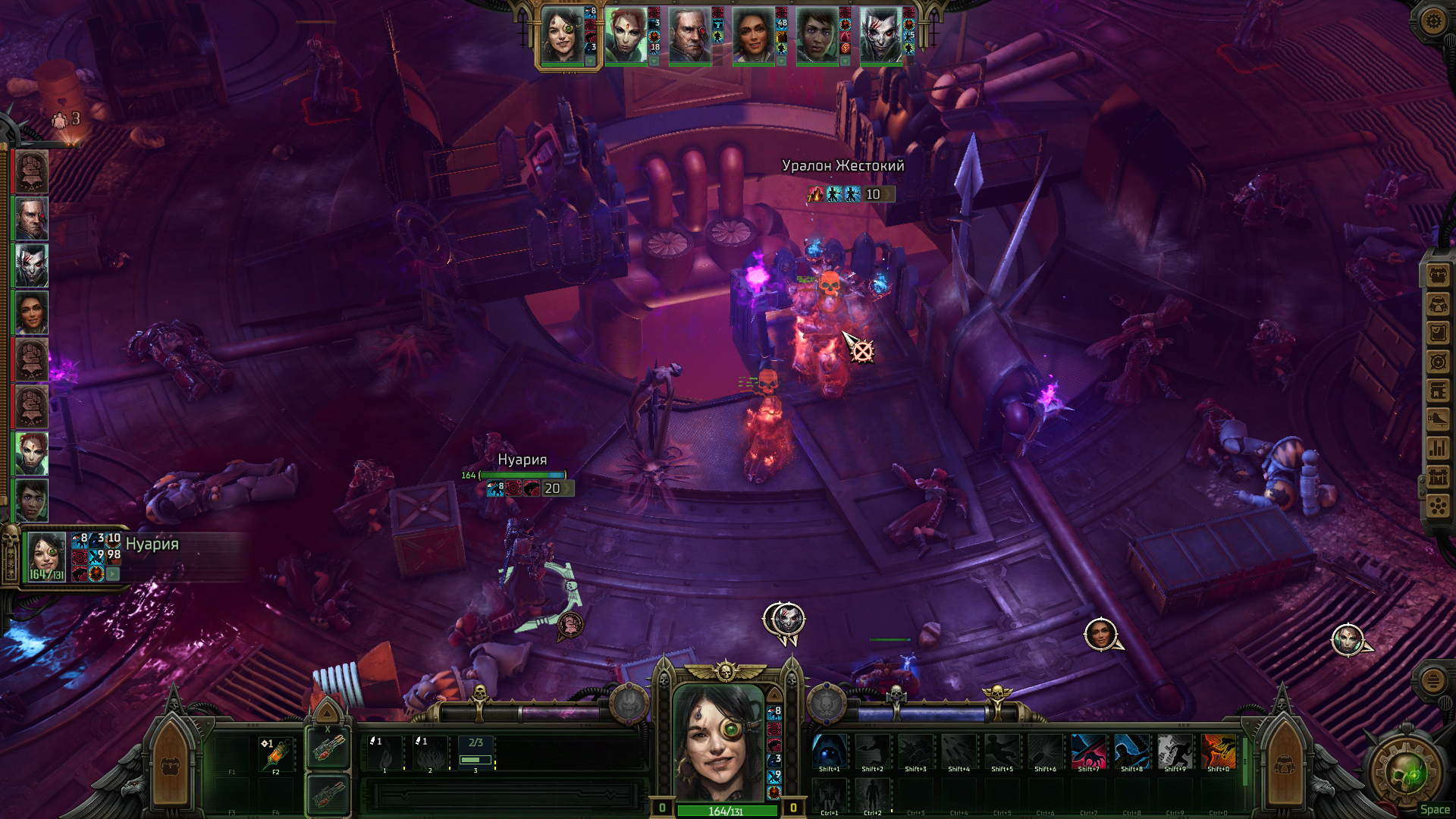The height and width of the screenshot is (819, 1456).
Task: Activate the red clawed hand ability
Action: 1088,752
